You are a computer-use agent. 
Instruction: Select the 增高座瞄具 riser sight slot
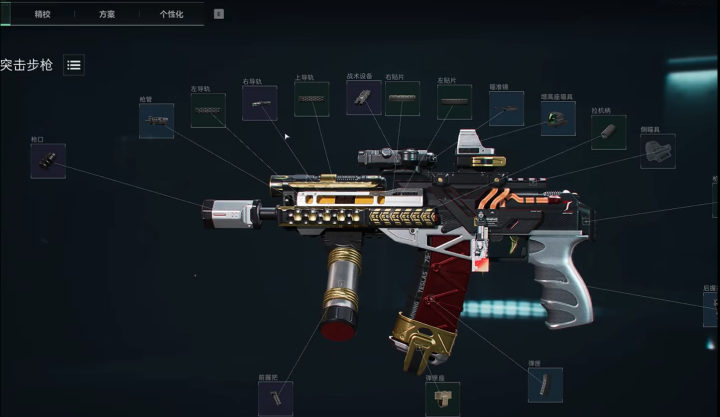point(558,118)
